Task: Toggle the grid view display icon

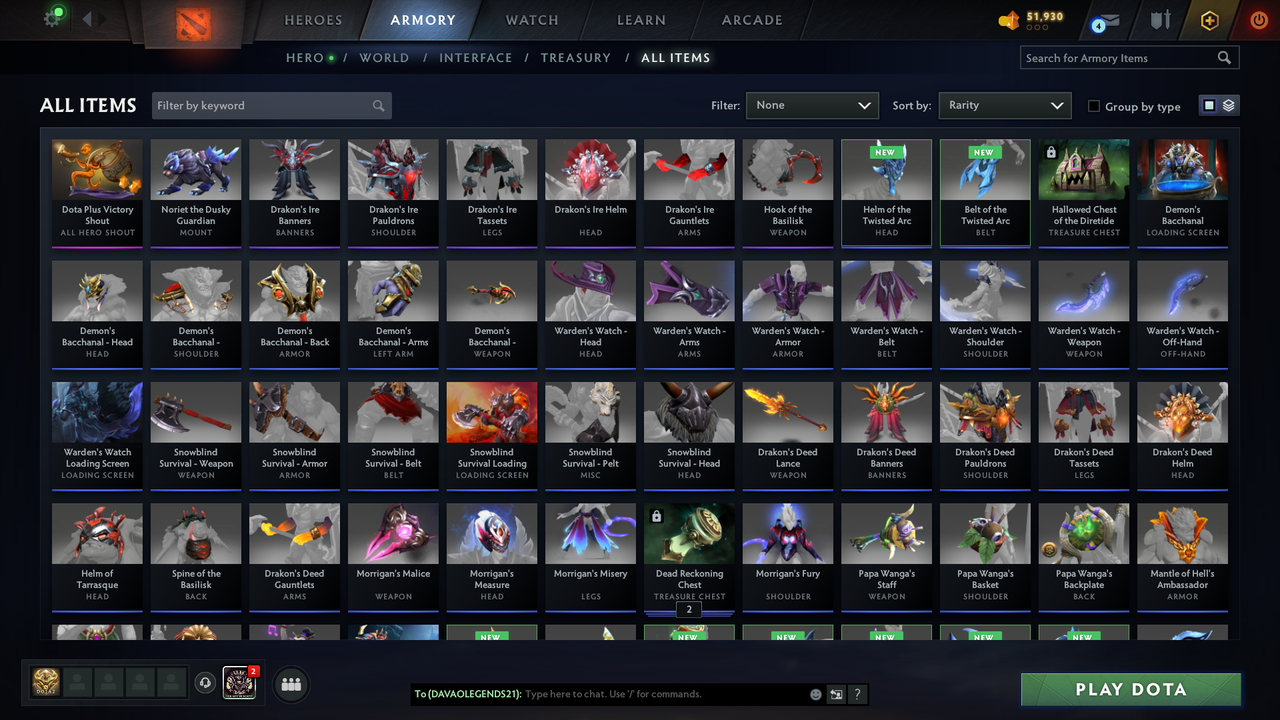Action: [x=1210, y=105]
